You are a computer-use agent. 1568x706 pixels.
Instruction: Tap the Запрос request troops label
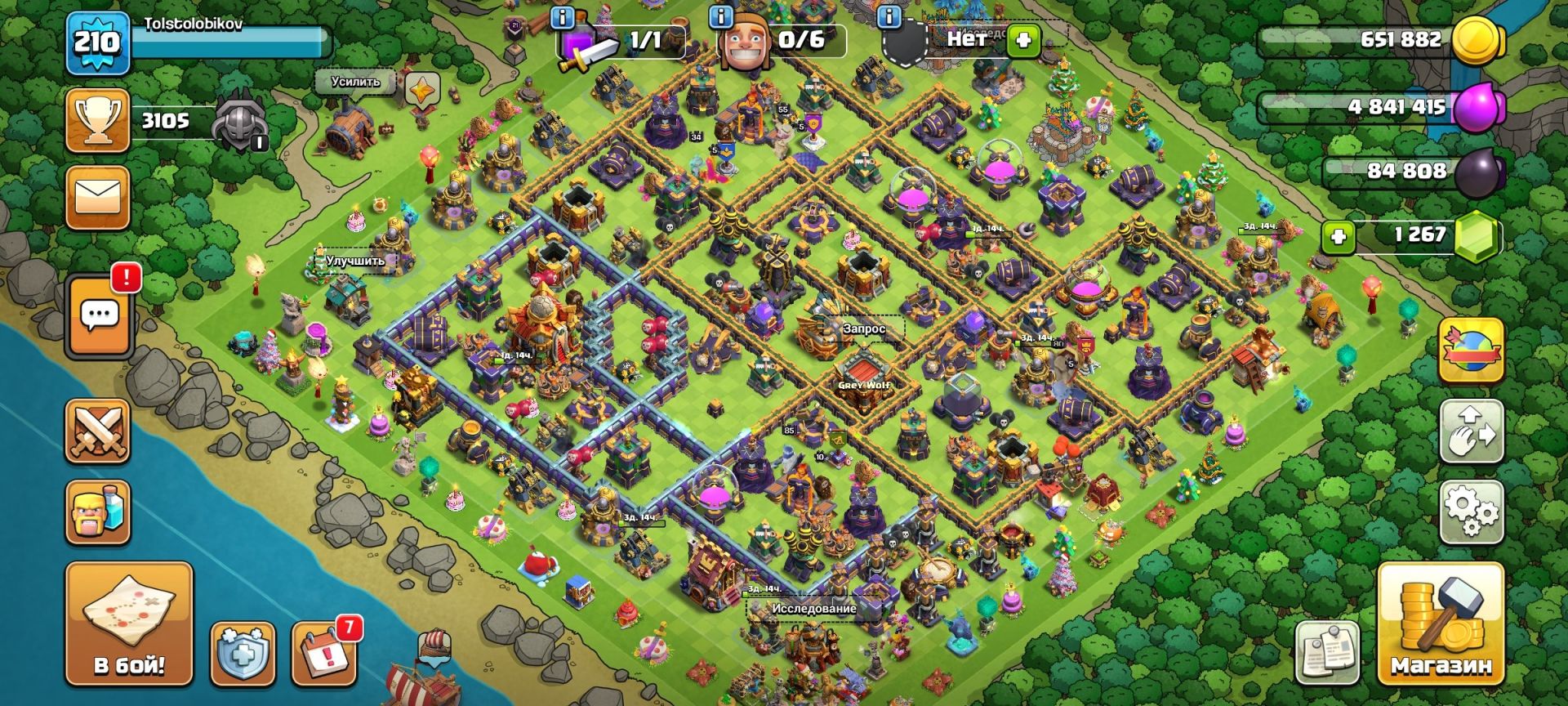[863, 328]
